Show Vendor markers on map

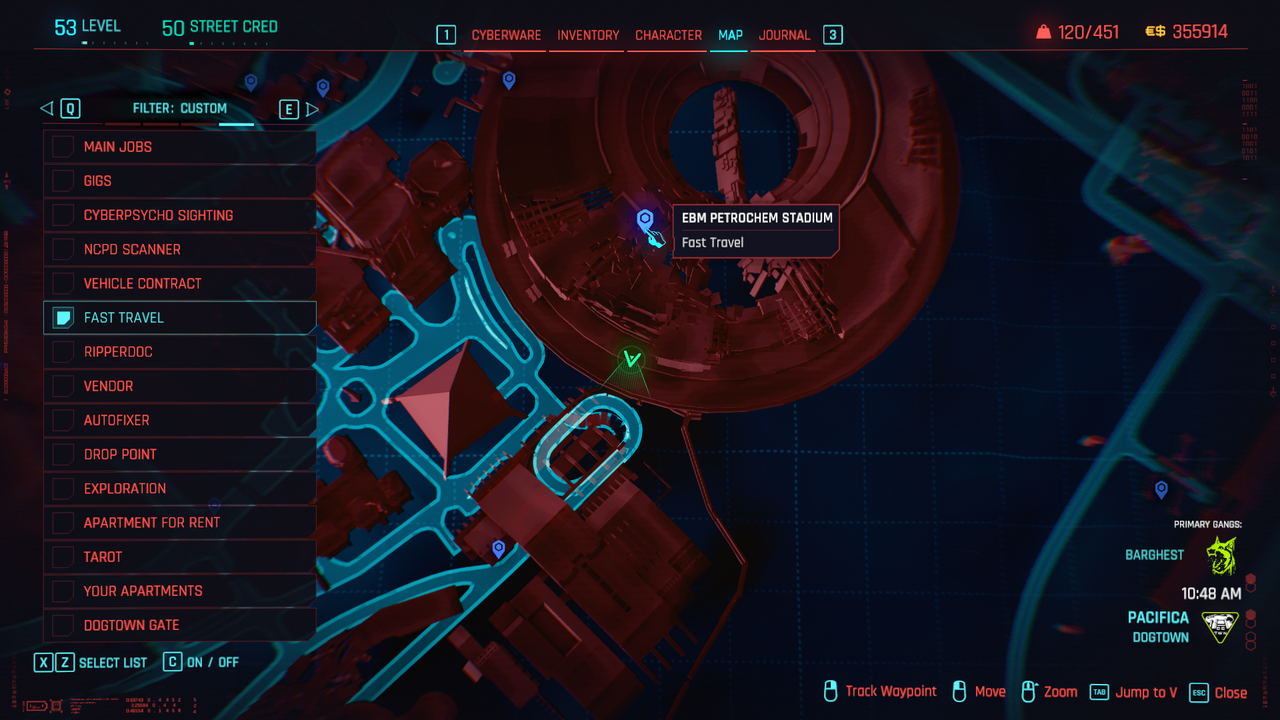pos(63,386)
